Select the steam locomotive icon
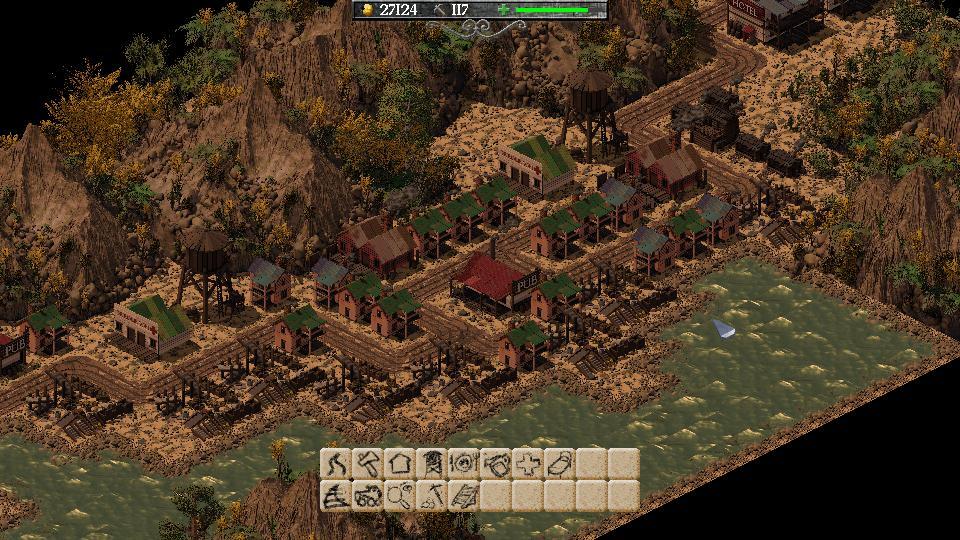This screenshot has width=960, height=540. point(367,496)
